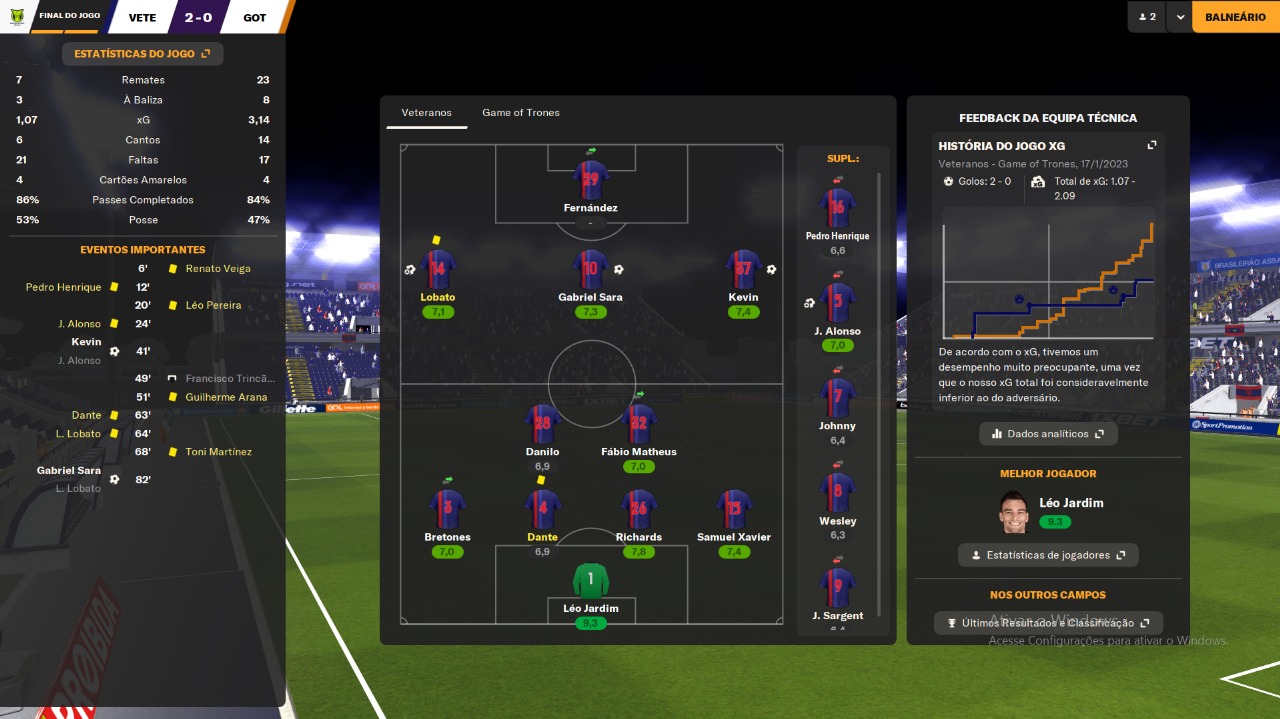Select goalkeeper Léo Jardim on the pitch
Image resolution: width=1280 pixels, height=719 pixels.
pyautogui.click(x=590, y=582)
